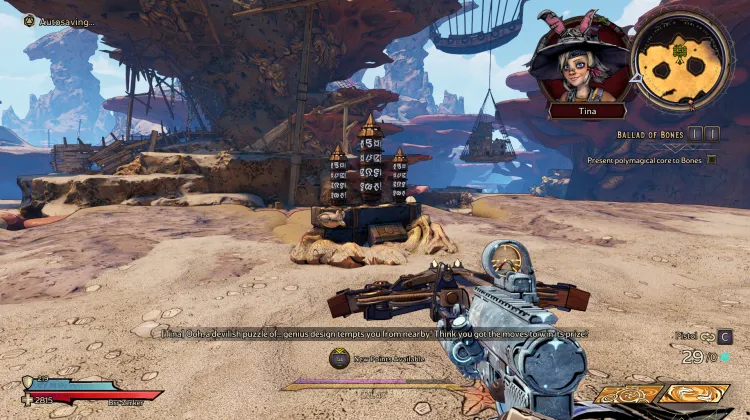This screenshot has height=420, width=750.
Task: Open the circular minimap
Action: pyautogui.click(x=682, y=58)
